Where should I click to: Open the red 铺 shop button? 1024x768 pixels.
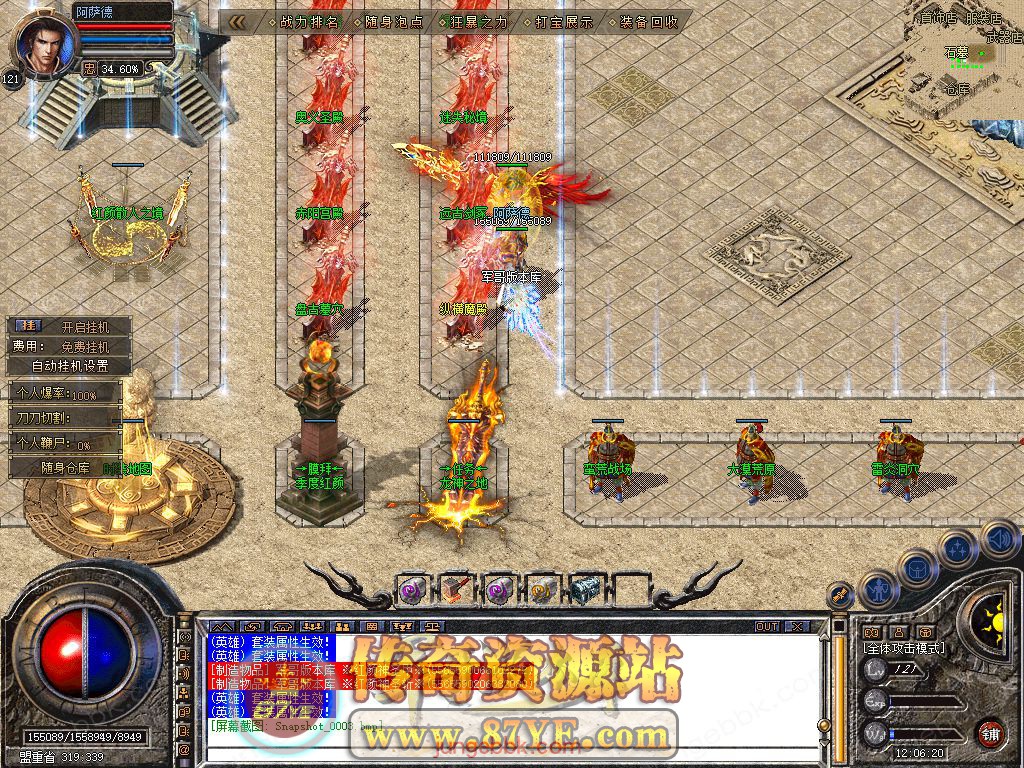(x=990, y=733)
